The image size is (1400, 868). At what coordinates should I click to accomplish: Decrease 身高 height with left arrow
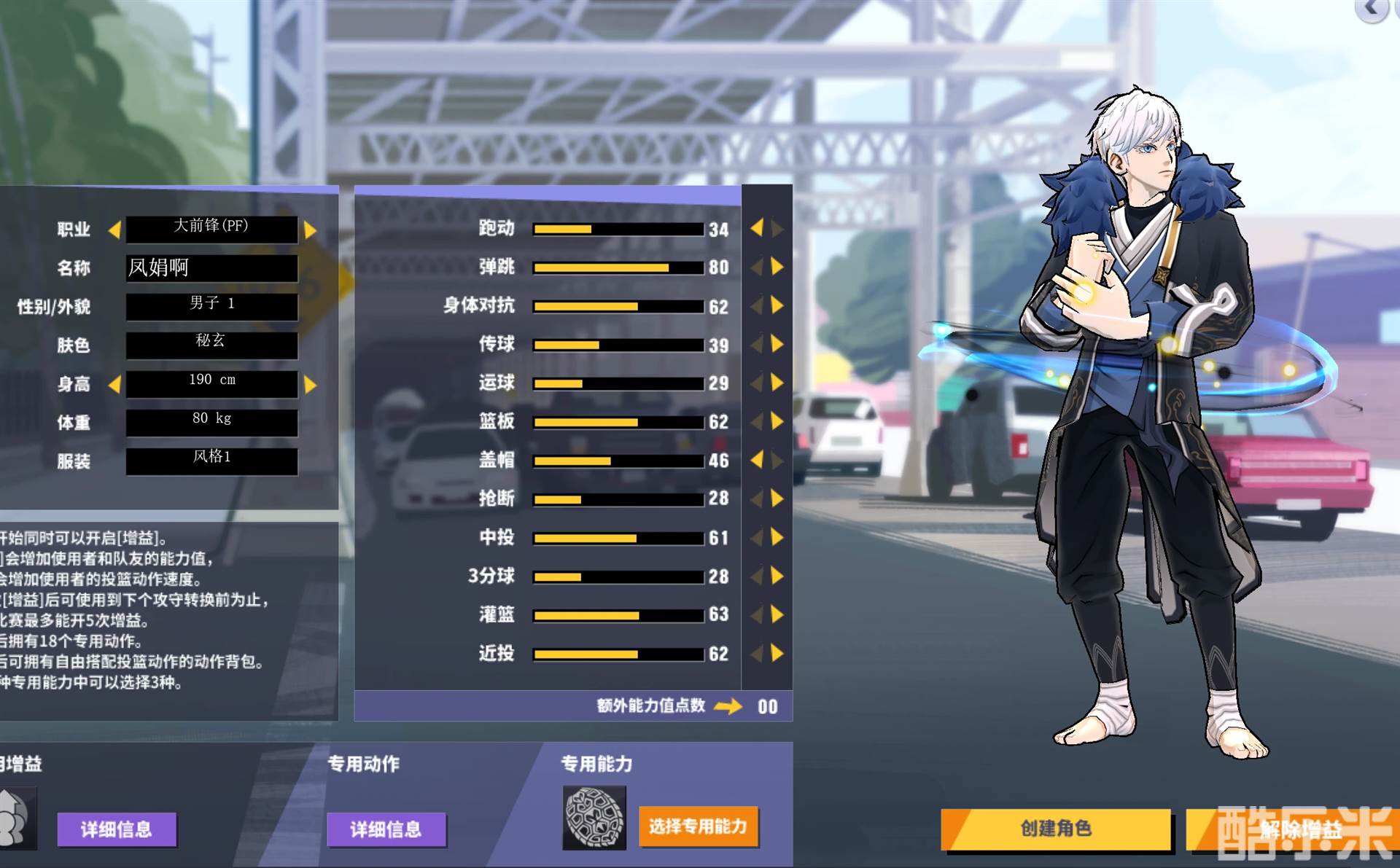(114, 384)
